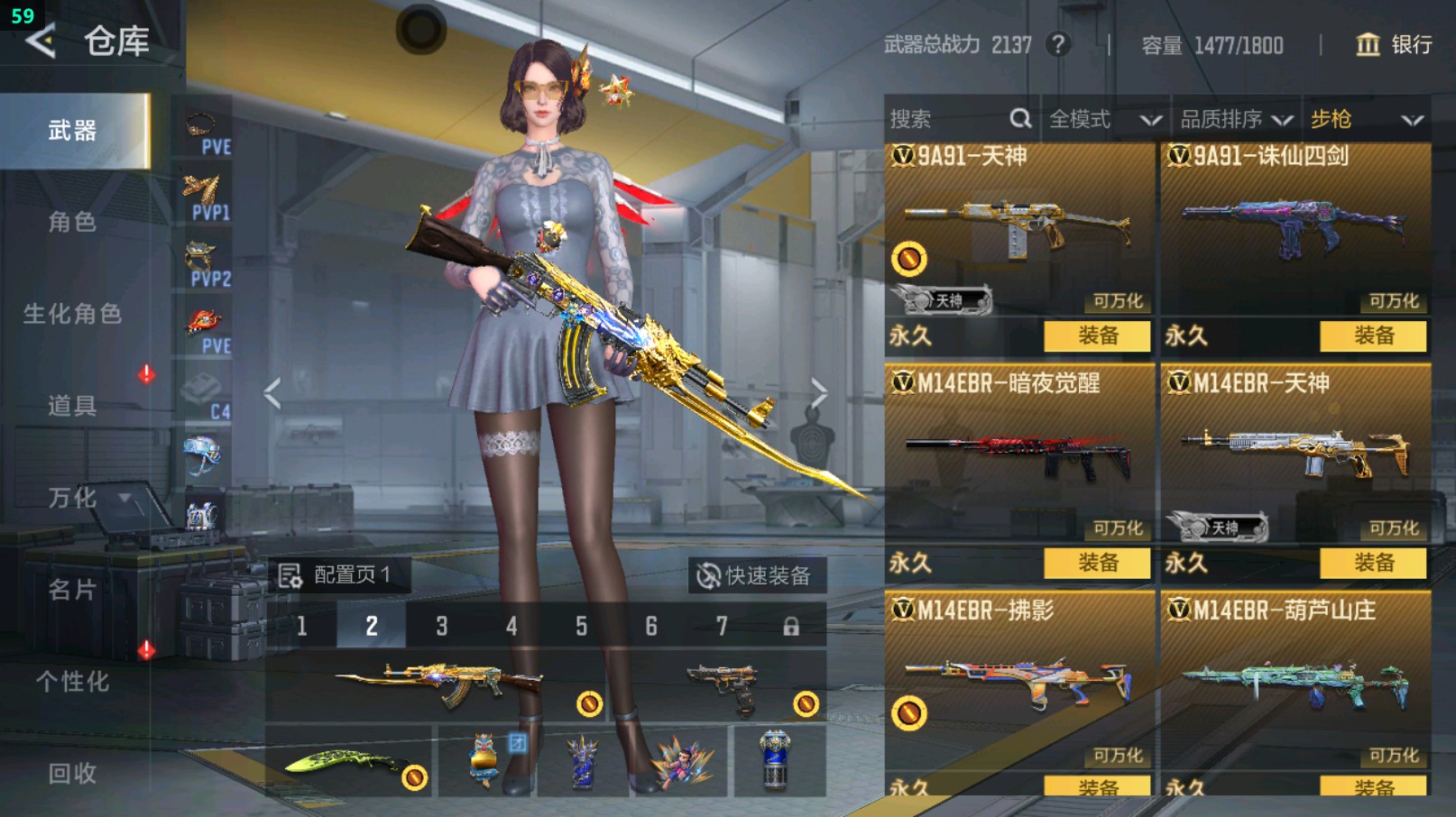Click the locked loadout page slot
The height and width of the screenshot is (817, 1456).
(x=792, y=626)
